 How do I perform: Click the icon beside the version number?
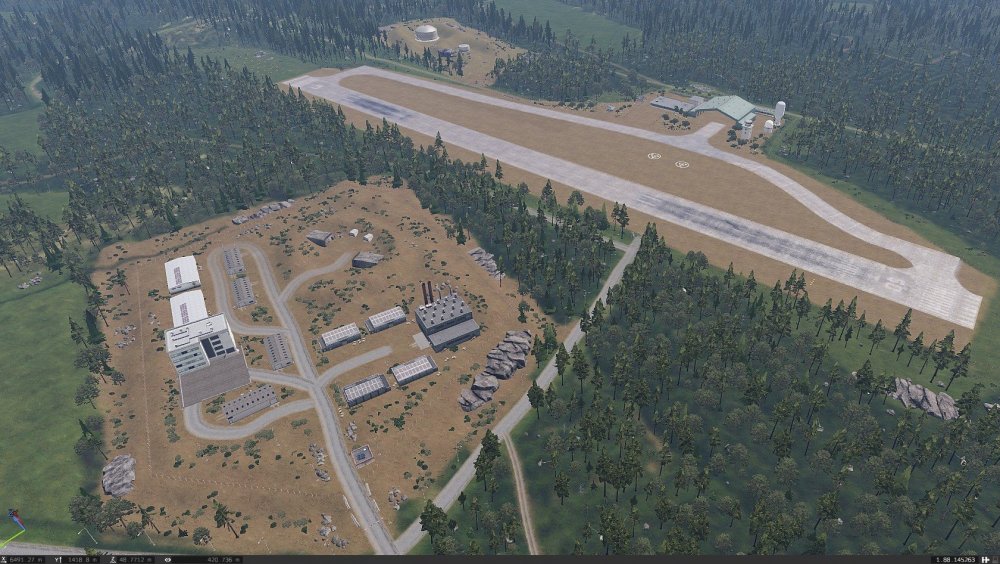(x=987, y=559)
